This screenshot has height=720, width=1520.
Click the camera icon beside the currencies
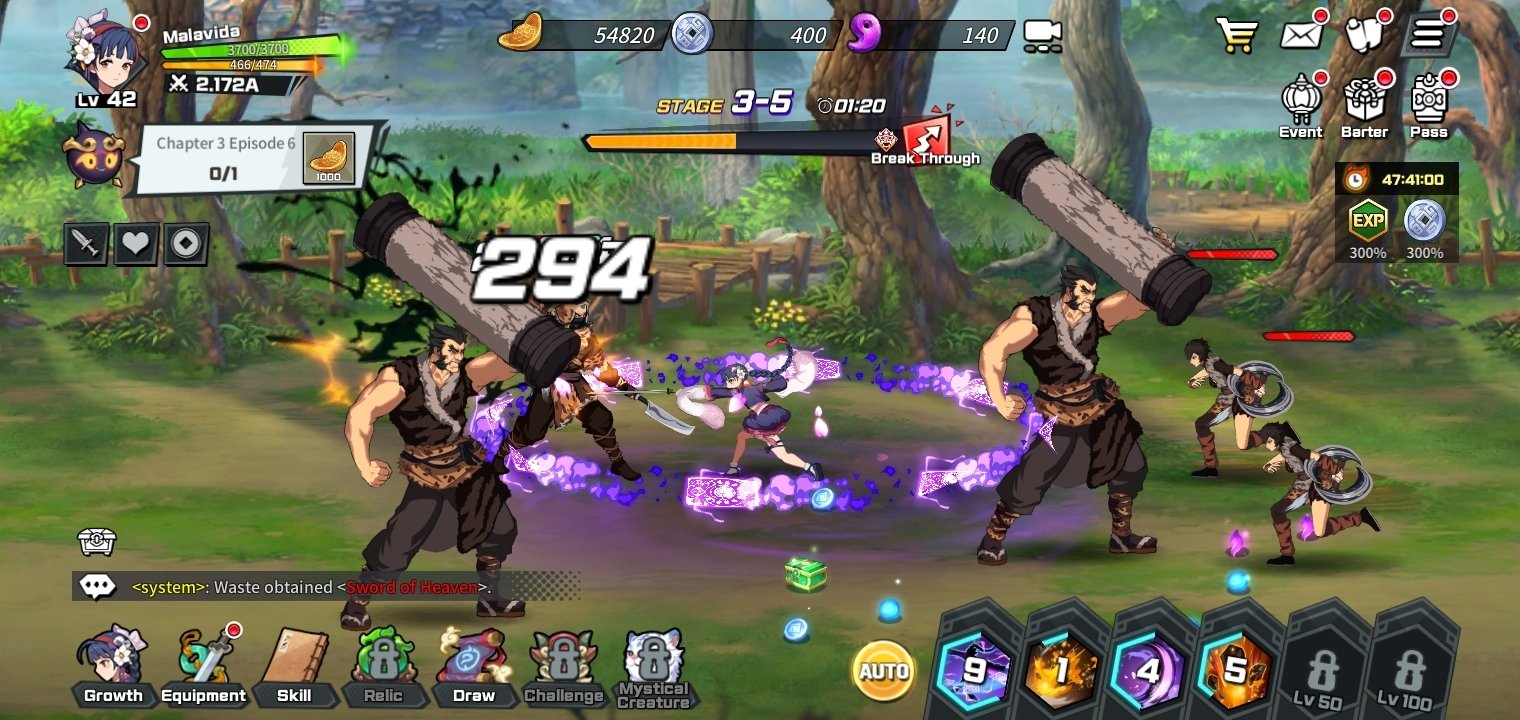[1042, 36]
